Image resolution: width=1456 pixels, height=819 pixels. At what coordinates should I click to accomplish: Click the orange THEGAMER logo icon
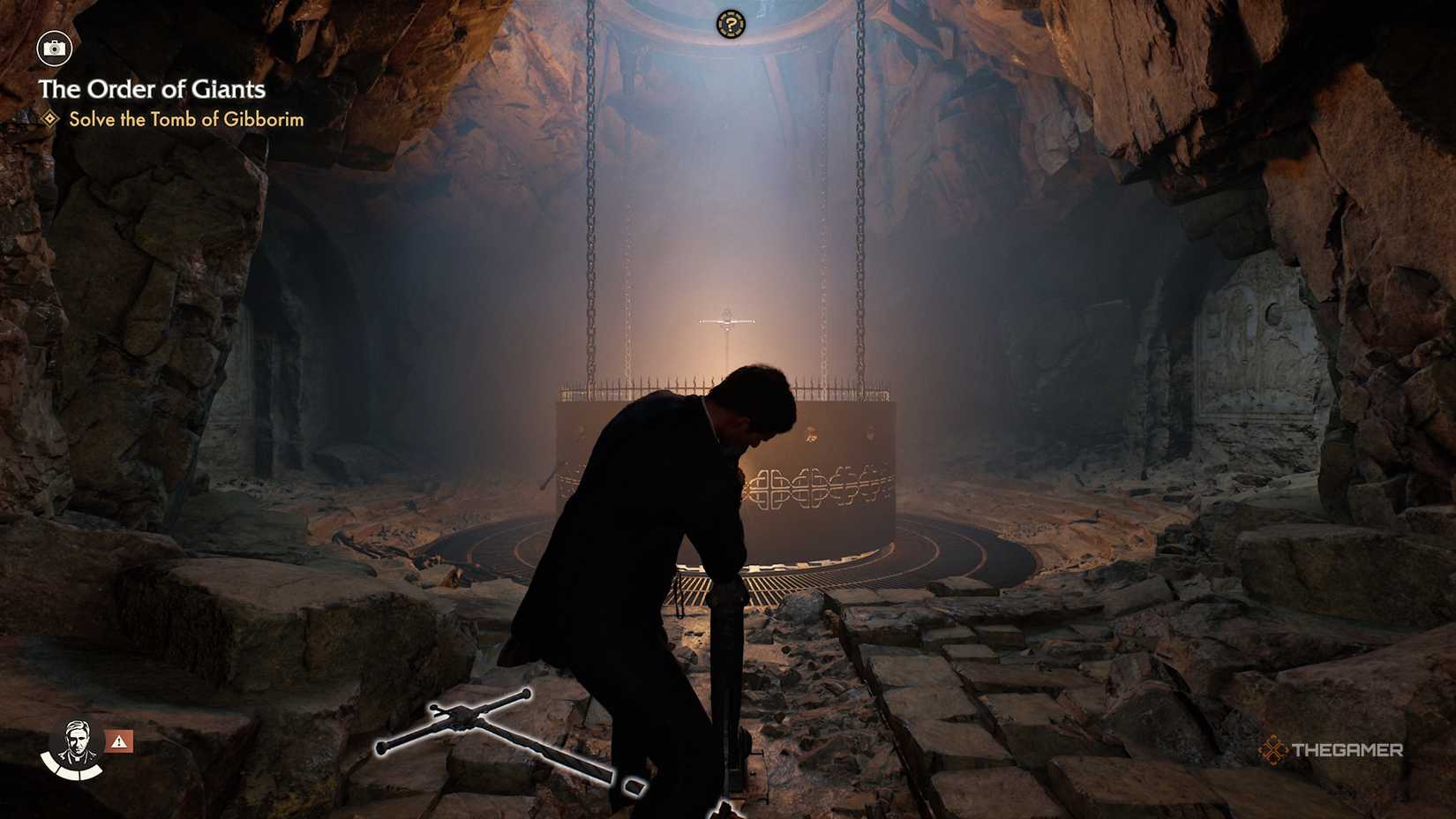click(x=1273, y=752)
